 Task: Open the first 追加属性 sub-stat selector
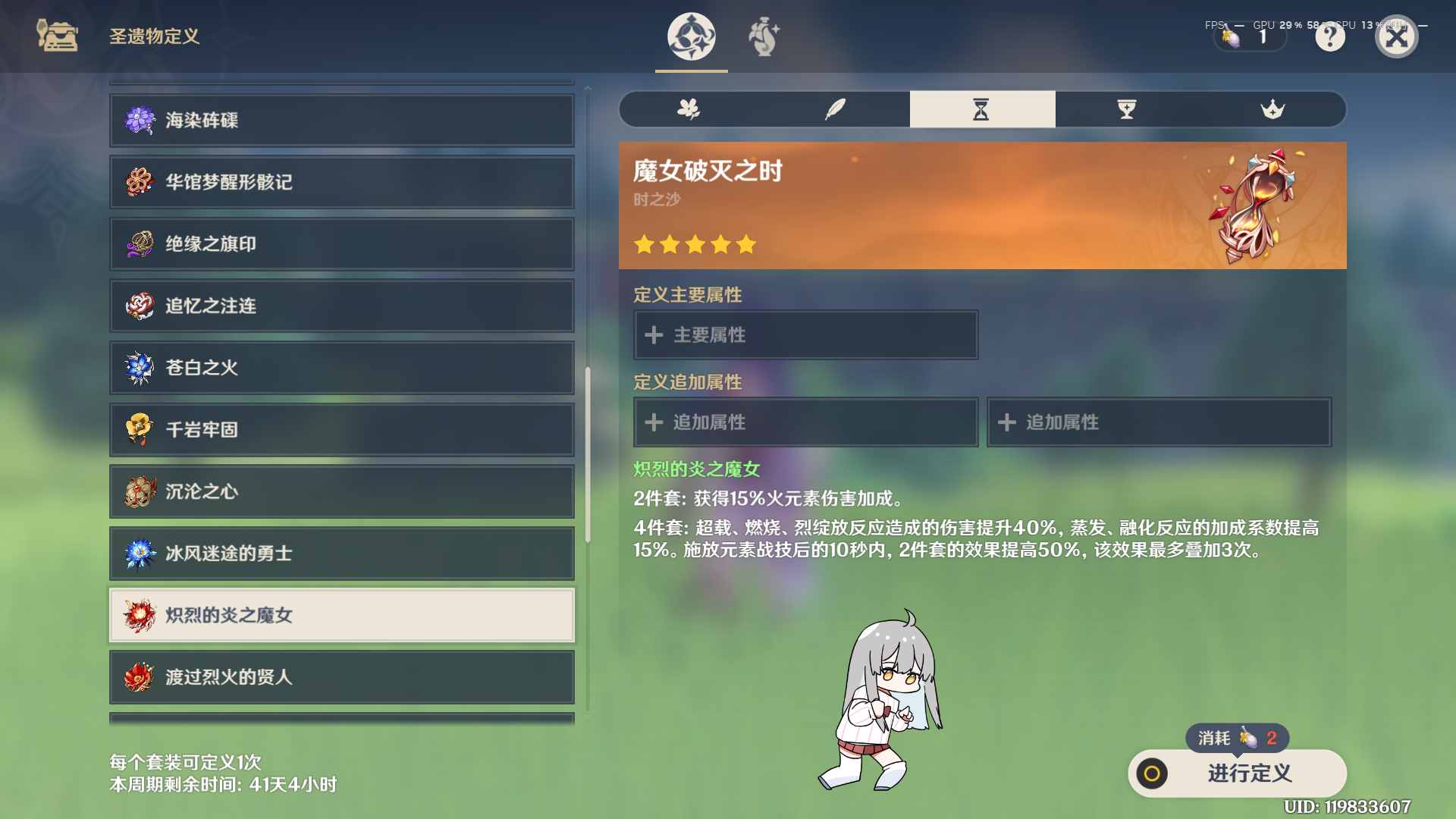pyautogui.click(x=805, y=422)
